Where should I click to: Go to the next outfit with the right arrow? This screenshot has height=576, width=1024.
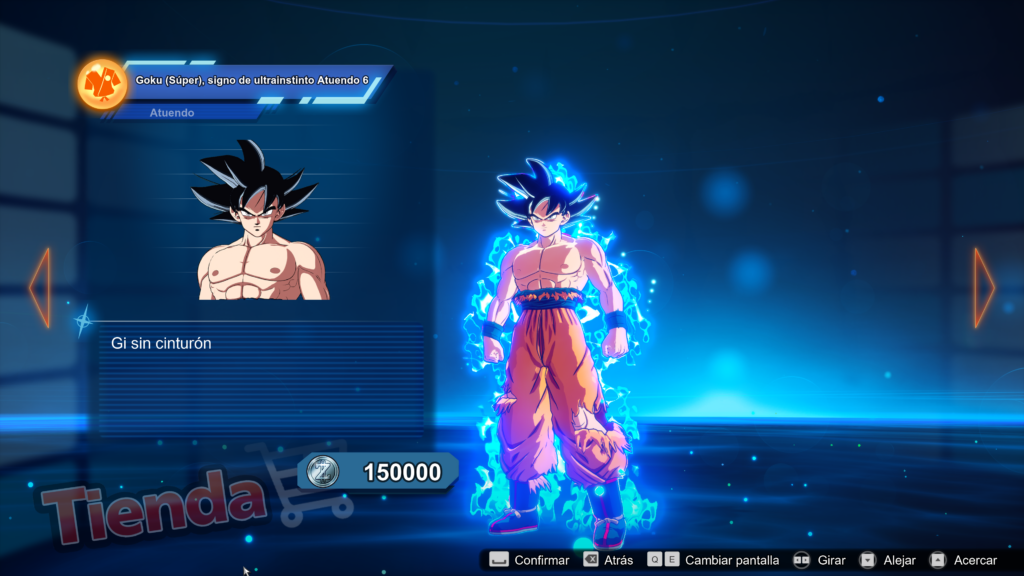point(984,288)
